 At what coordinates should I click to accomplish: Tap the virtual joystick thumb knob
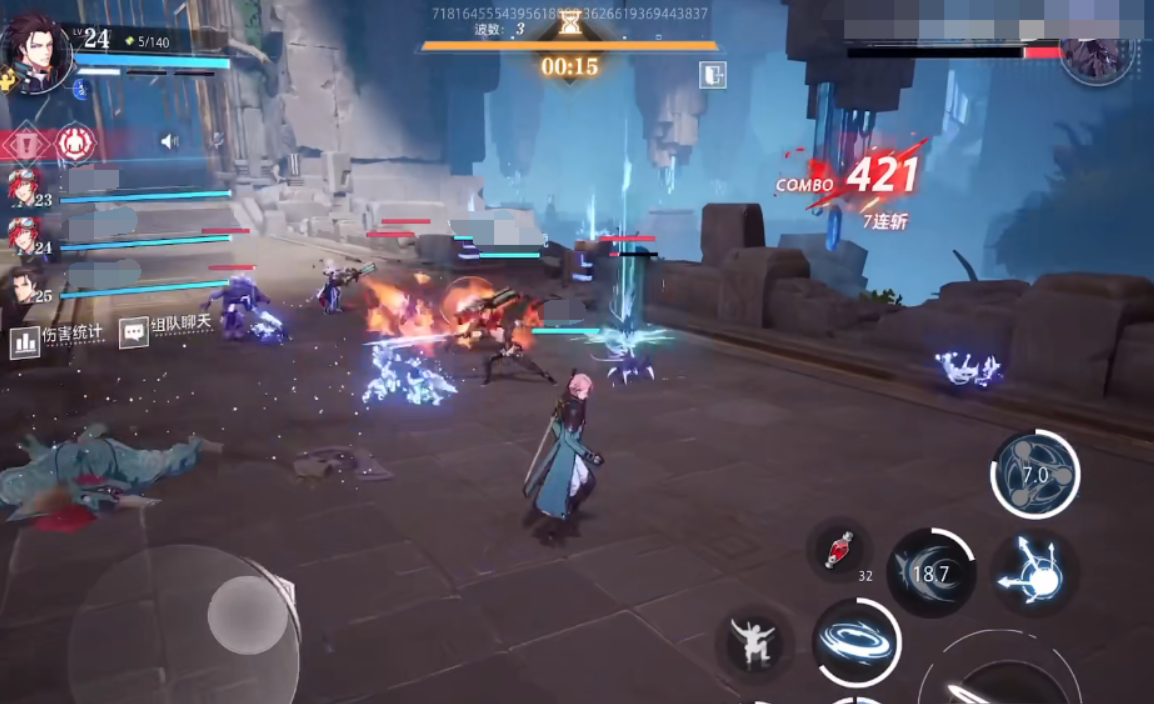coord(248,614)
